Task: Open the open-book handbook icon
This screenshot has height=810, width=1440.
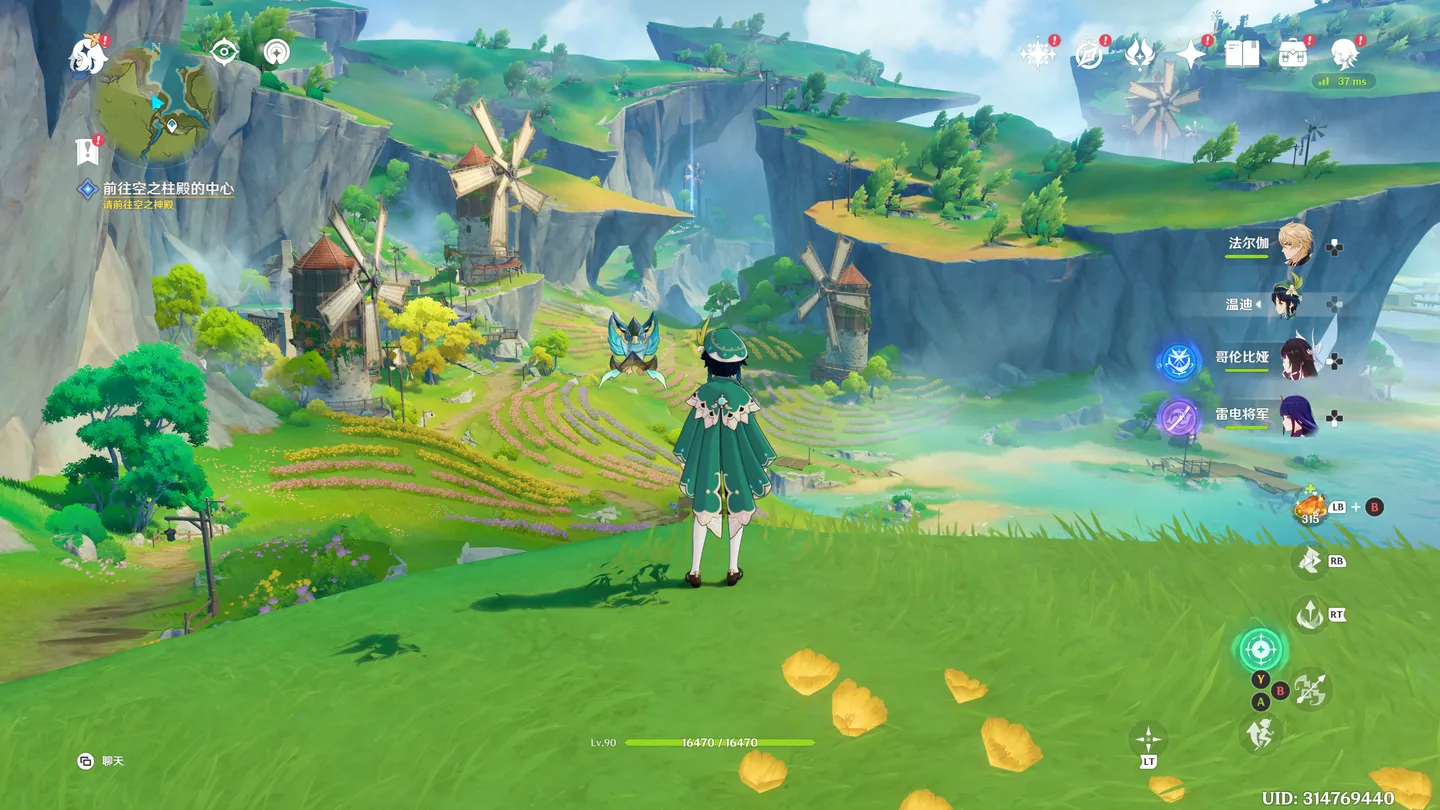Action: point(1241,54)
